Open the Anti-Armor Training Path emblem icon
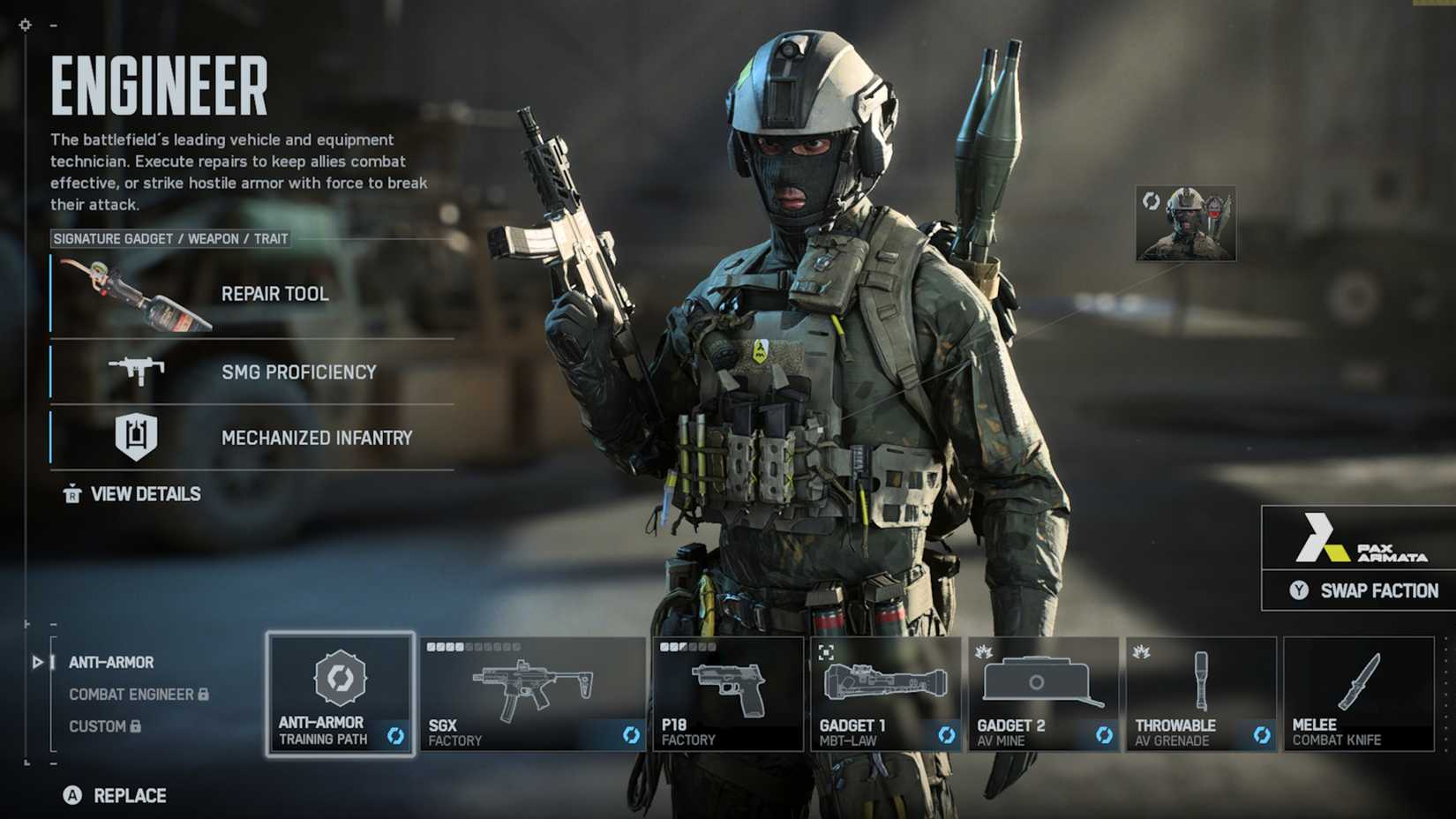 [342, 679]
